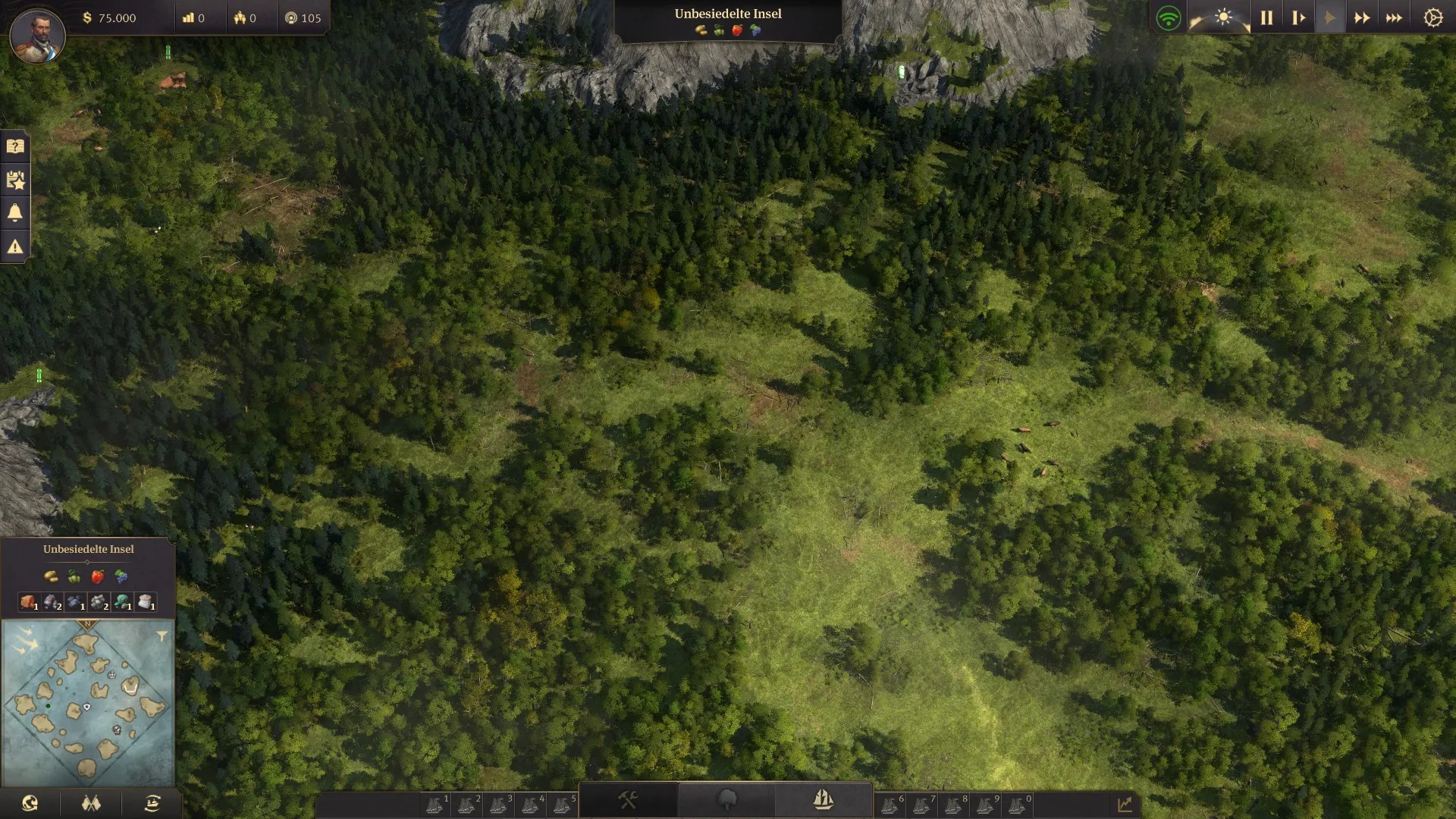The height and width of the screenshot is (819, 1456).
Task: Open the statistics chart button
Action: 1125,804
